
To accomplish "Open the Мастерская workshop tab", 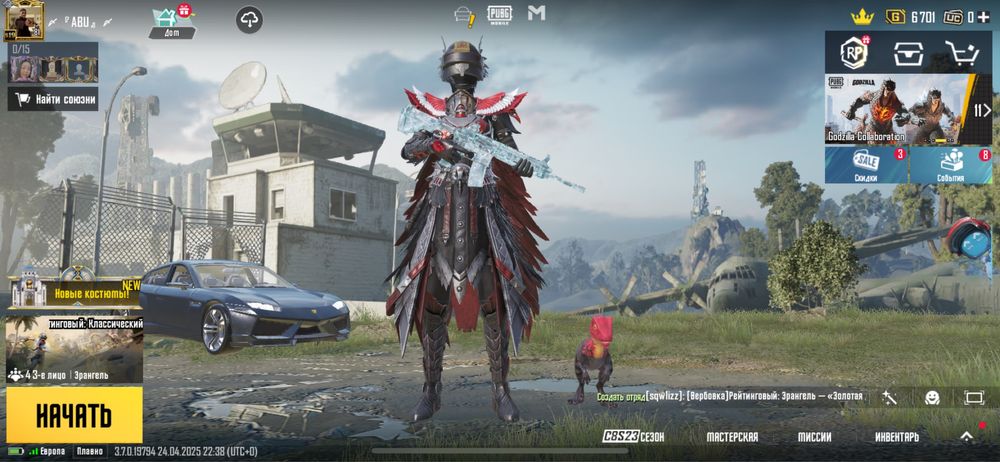I will pyautogui.click(x=731, y=437).
